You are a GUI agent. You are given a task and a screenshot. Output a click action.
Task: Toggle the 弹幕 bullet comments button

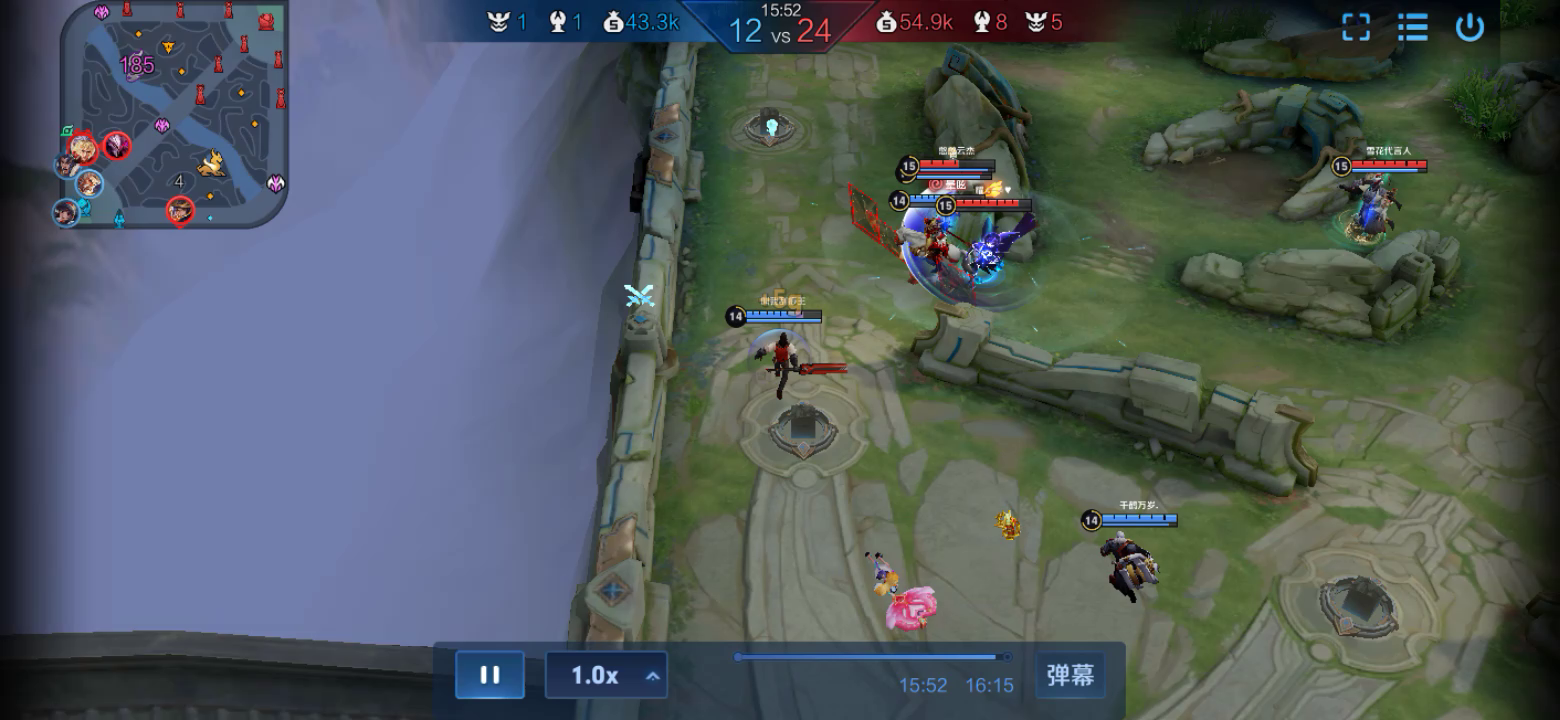pos(1070,675)
